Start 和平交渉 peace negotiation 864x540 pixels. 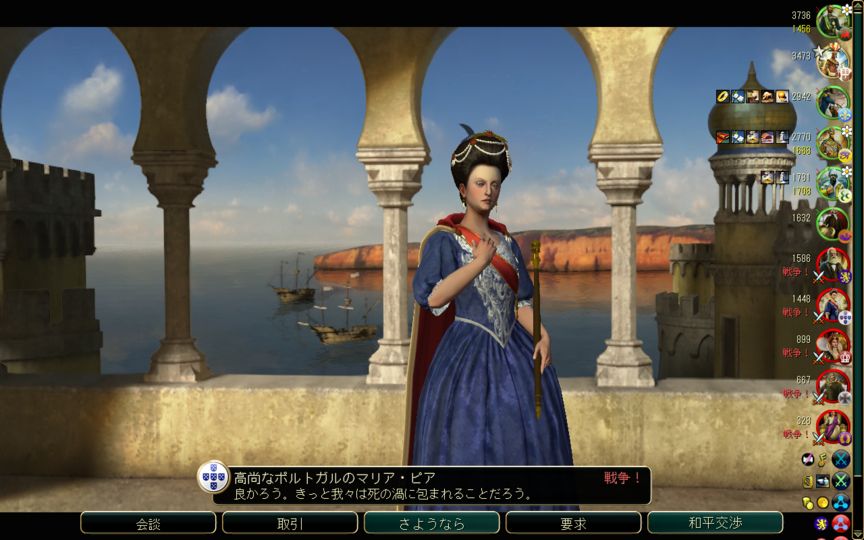715,523
